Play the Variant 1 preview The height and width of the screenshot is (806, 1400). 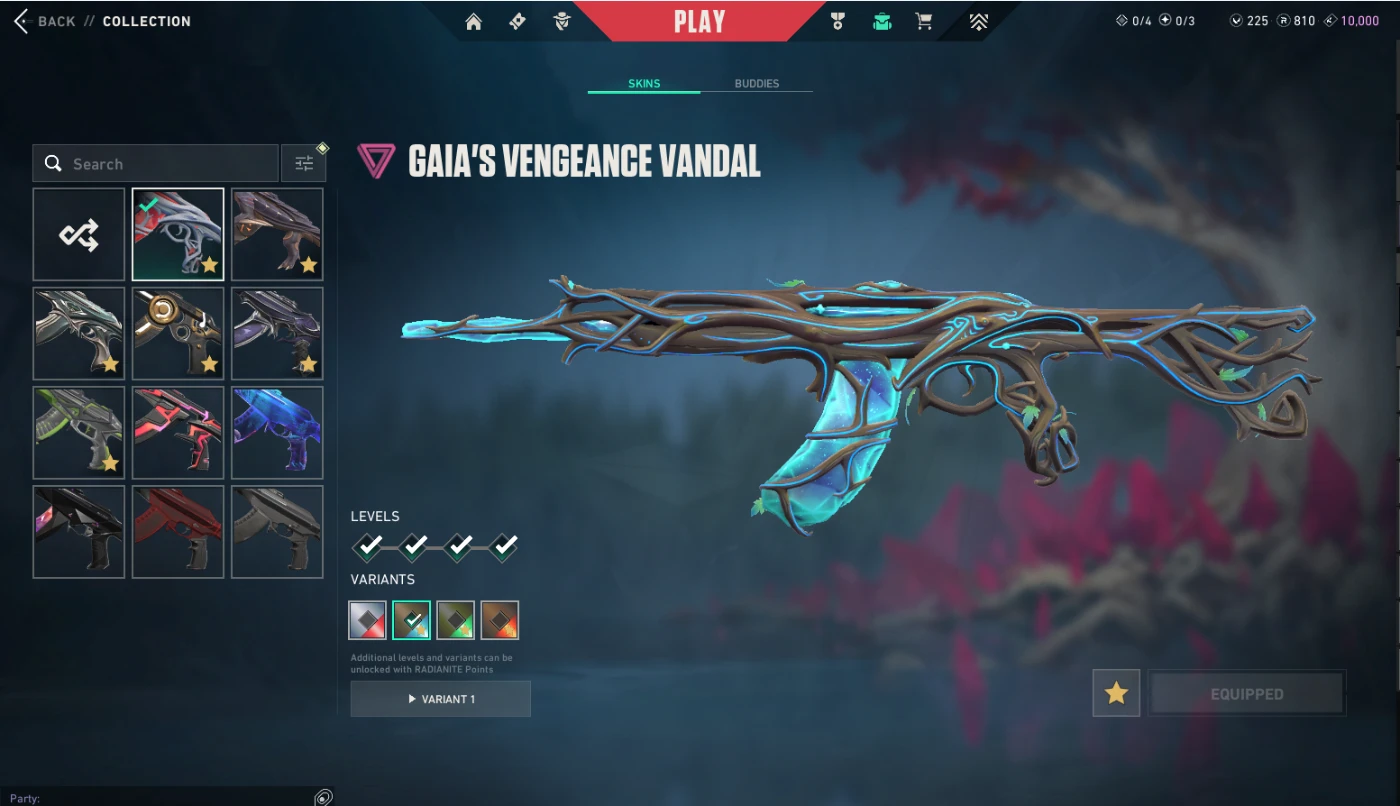(440, 699)
